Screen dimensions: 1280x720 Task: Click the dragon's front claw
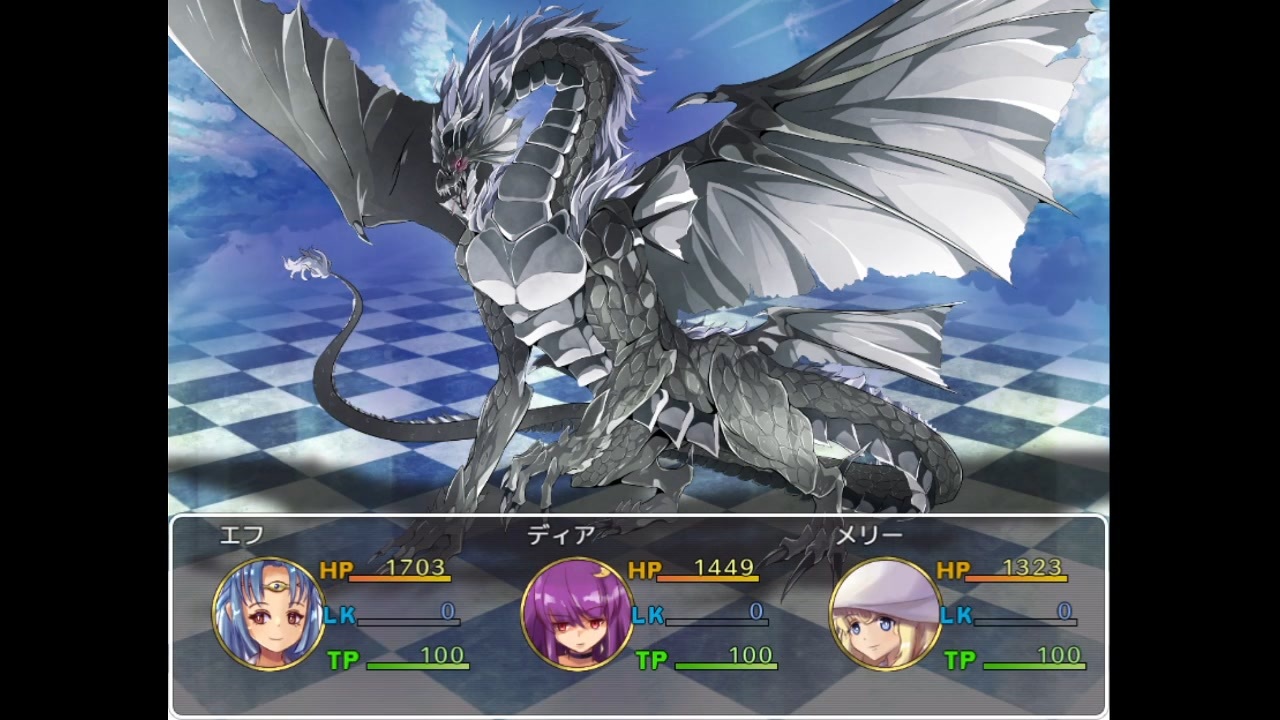530,490
